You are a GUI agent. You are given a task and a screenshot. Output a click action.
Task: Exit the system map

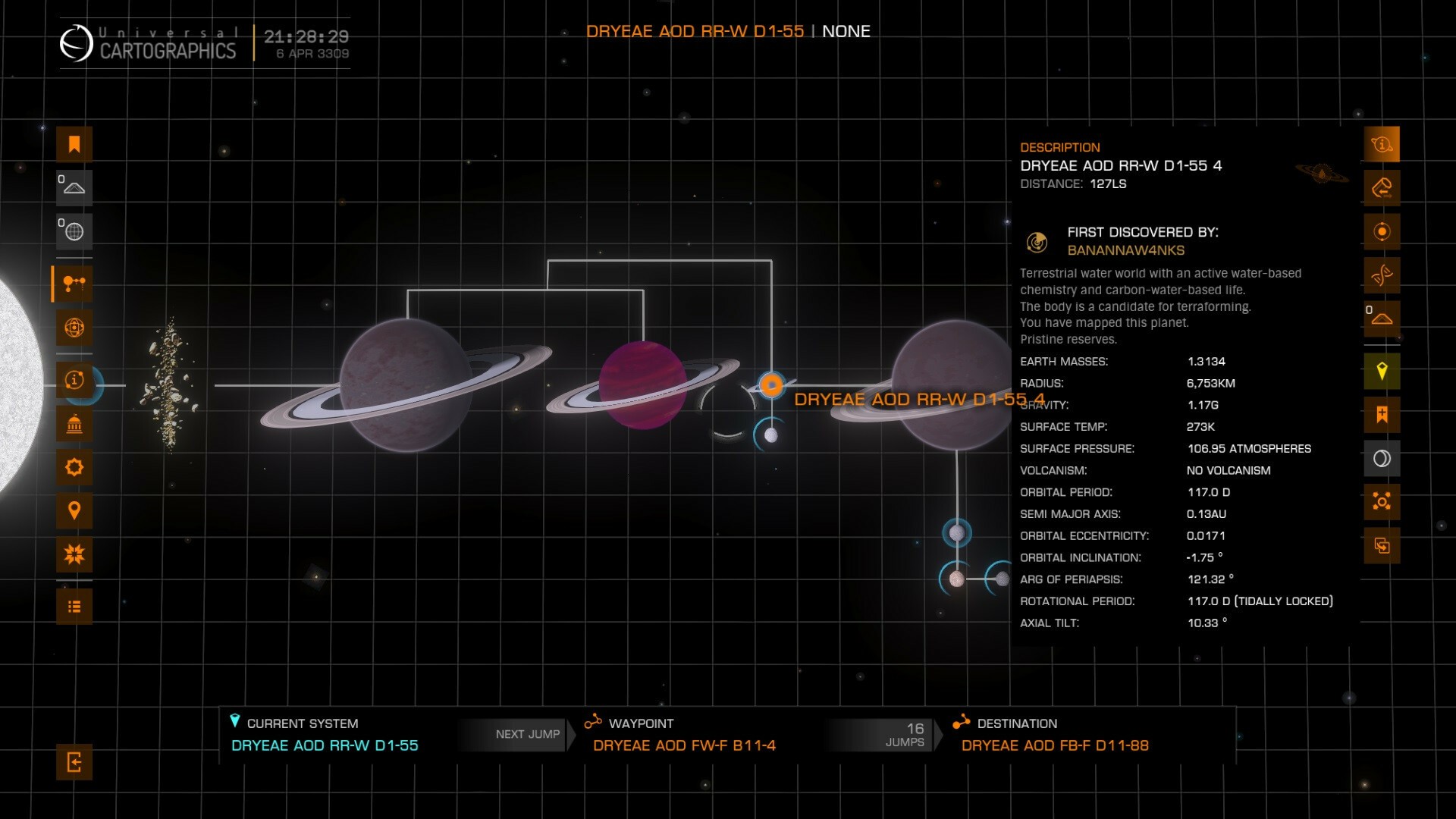(x=74, y=762)
